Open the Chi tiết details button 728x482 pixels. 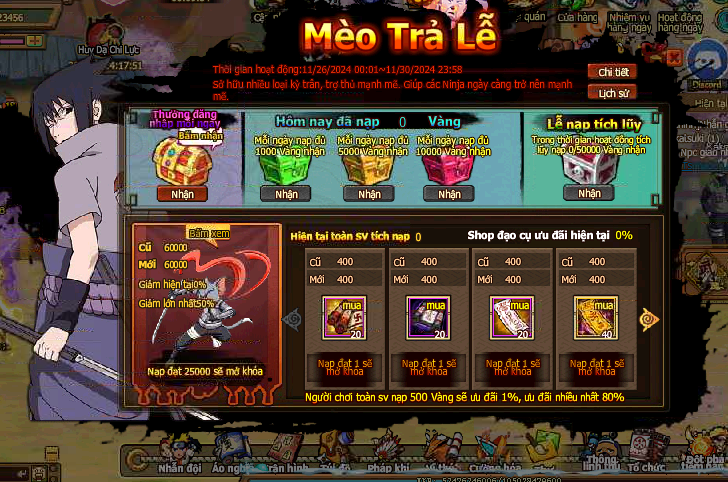pos(613,72)
